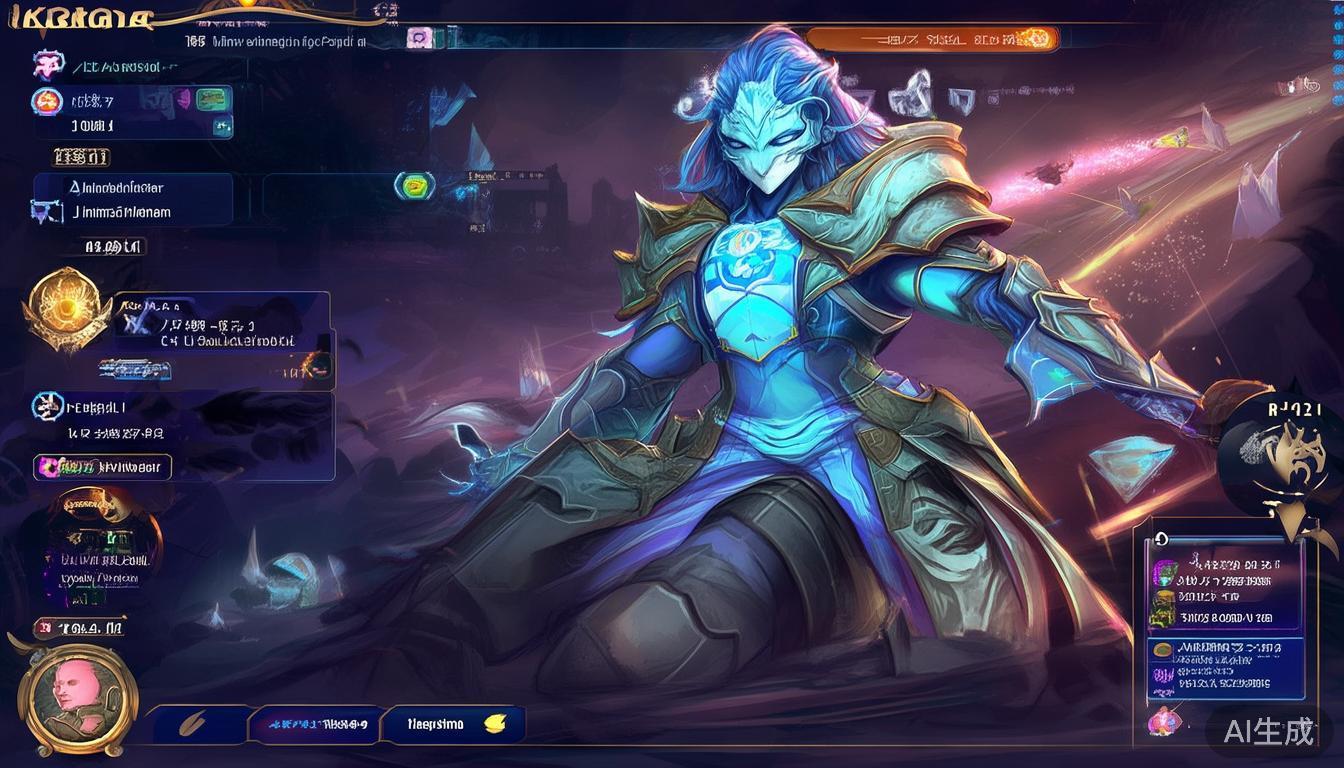1344x768 pixels.
Task: Click the AI生成 watermark badge
Action: coord(1269,731)
